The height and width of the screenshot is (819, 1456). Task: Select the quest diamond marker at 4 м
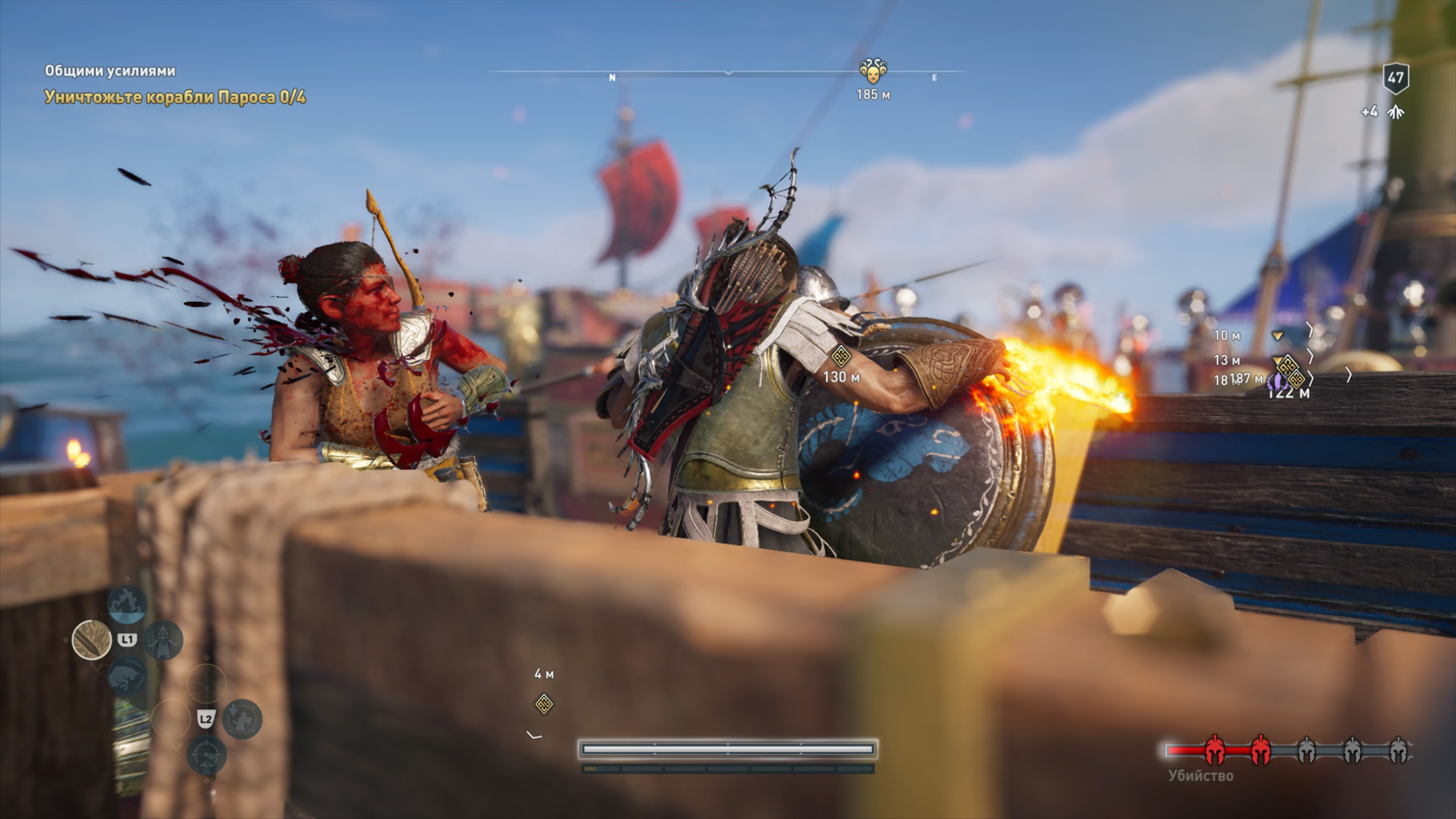[x=544, y=704]
